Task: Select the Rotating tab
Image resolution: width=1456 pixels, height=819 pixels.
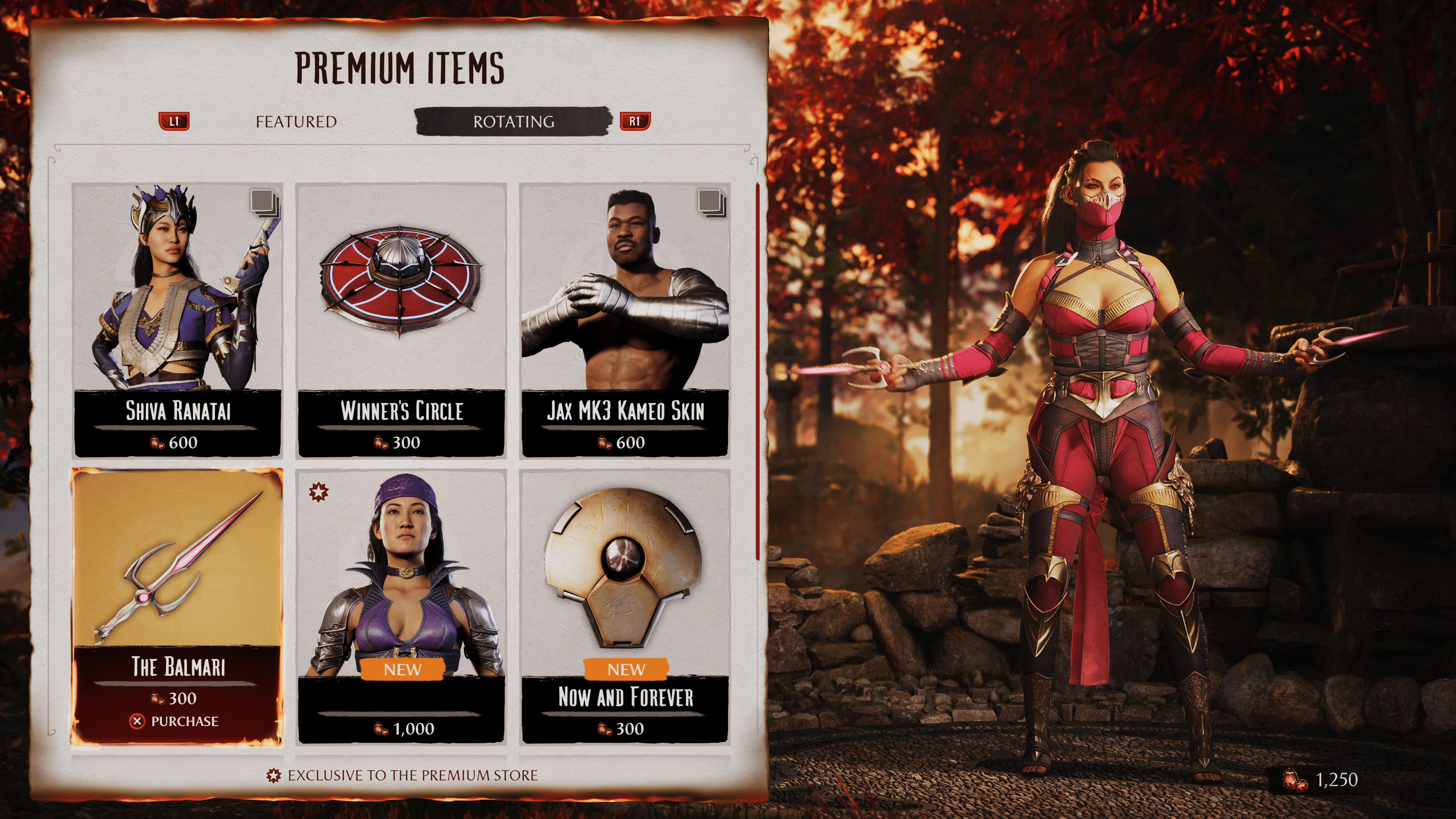Action: [x=513, y=121]
